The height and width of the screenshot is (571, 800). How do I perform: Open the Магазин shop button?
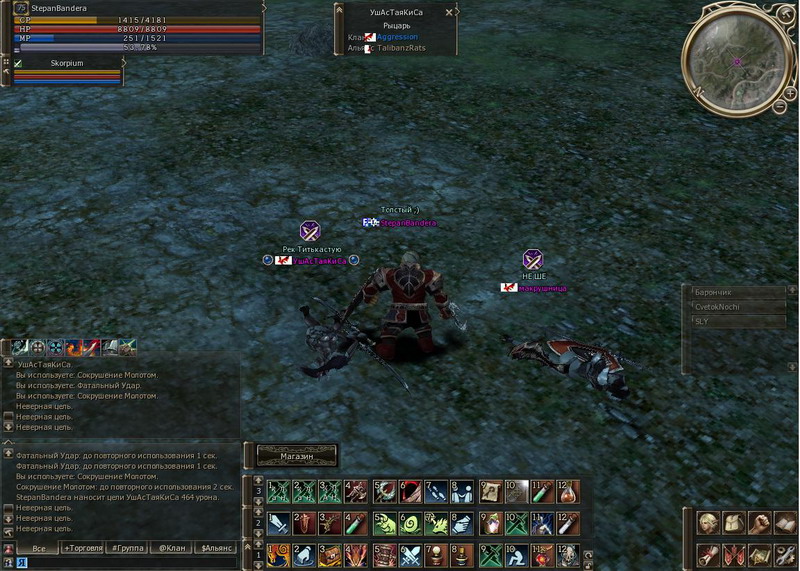[x=297, y=456]
